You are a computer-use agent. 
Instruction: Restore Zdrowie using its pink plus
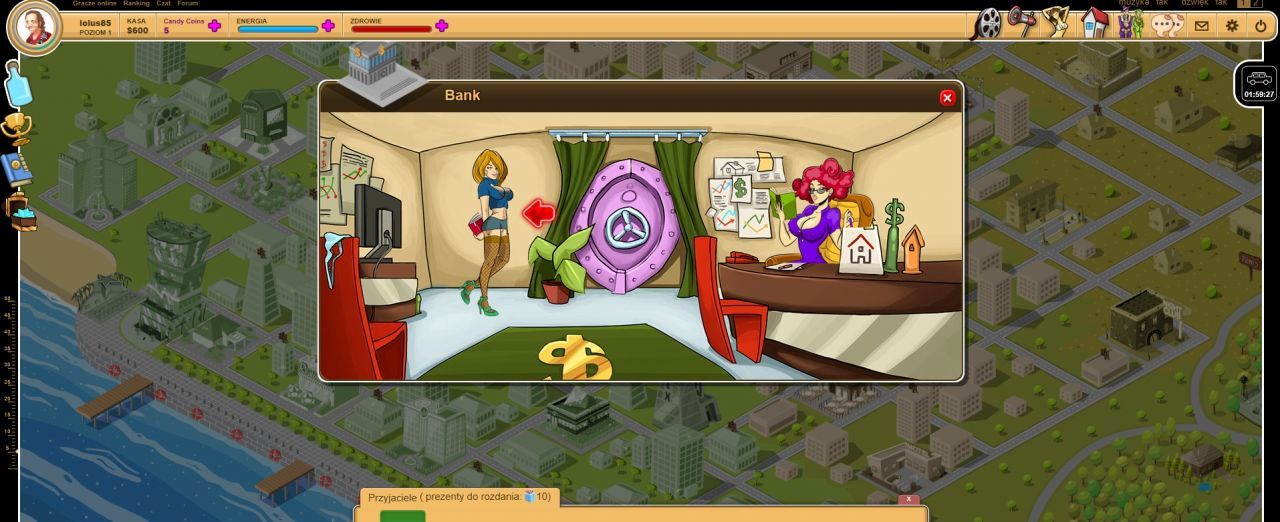(442, 26)
